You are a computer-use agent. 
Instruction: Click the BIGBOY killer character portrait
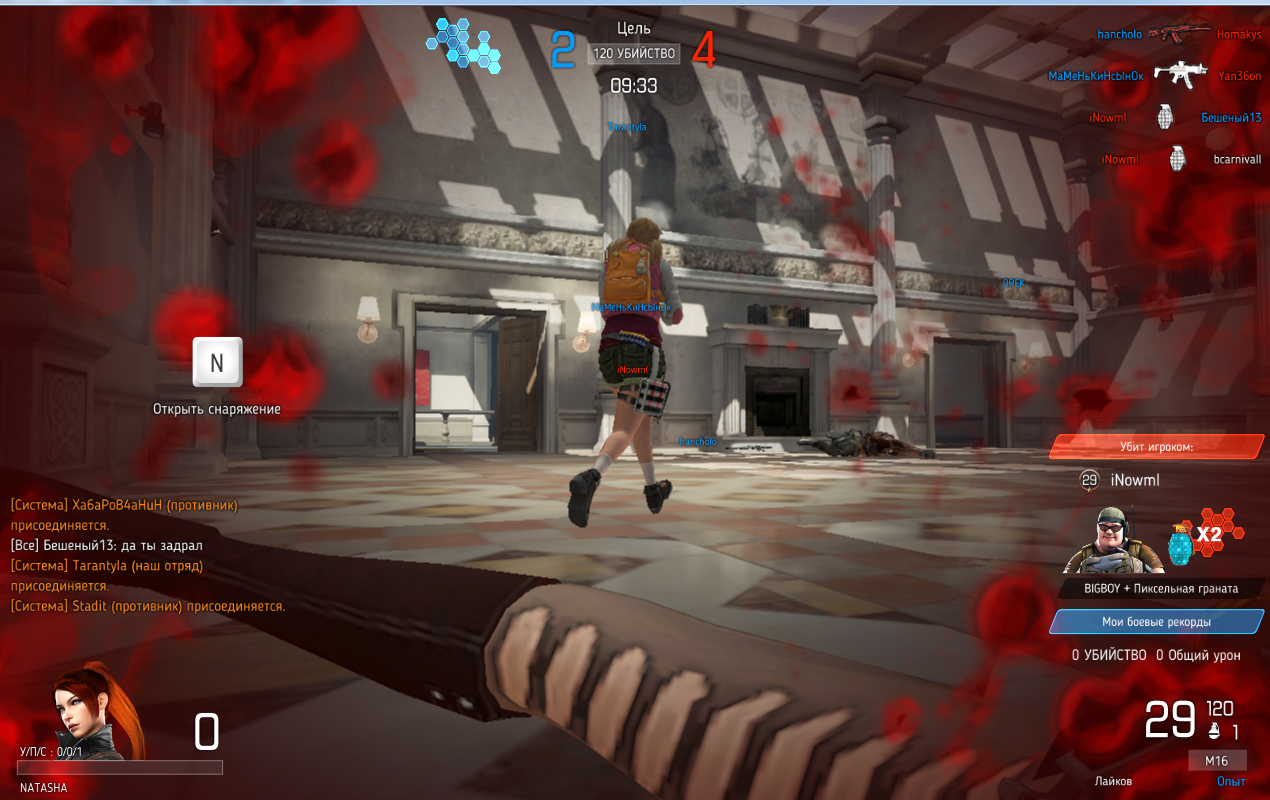(x=1107, y=539)
